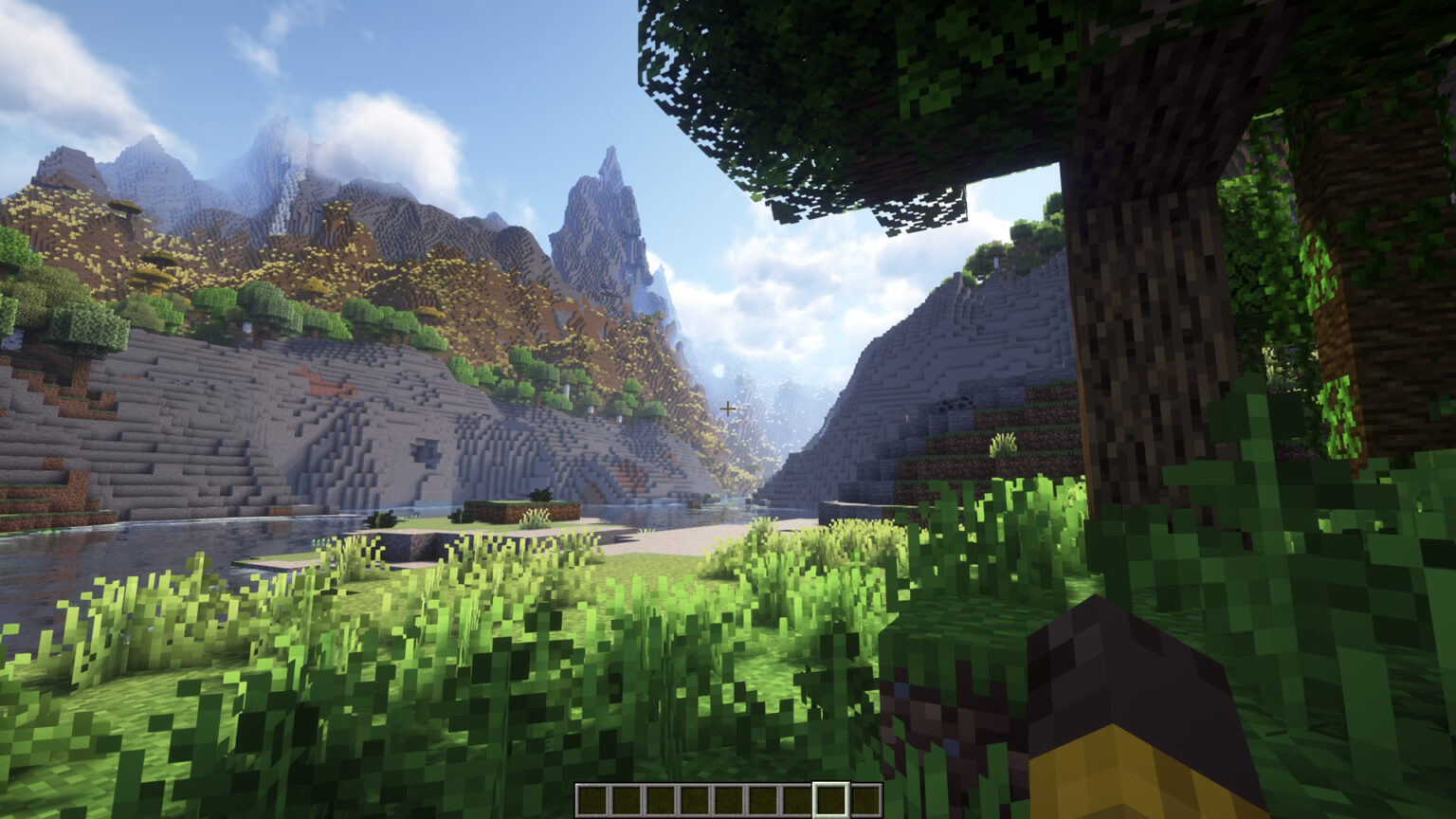Click the crosshair at screen center
The height and width of the screenshot is (819, 1456).
(728, 408)
